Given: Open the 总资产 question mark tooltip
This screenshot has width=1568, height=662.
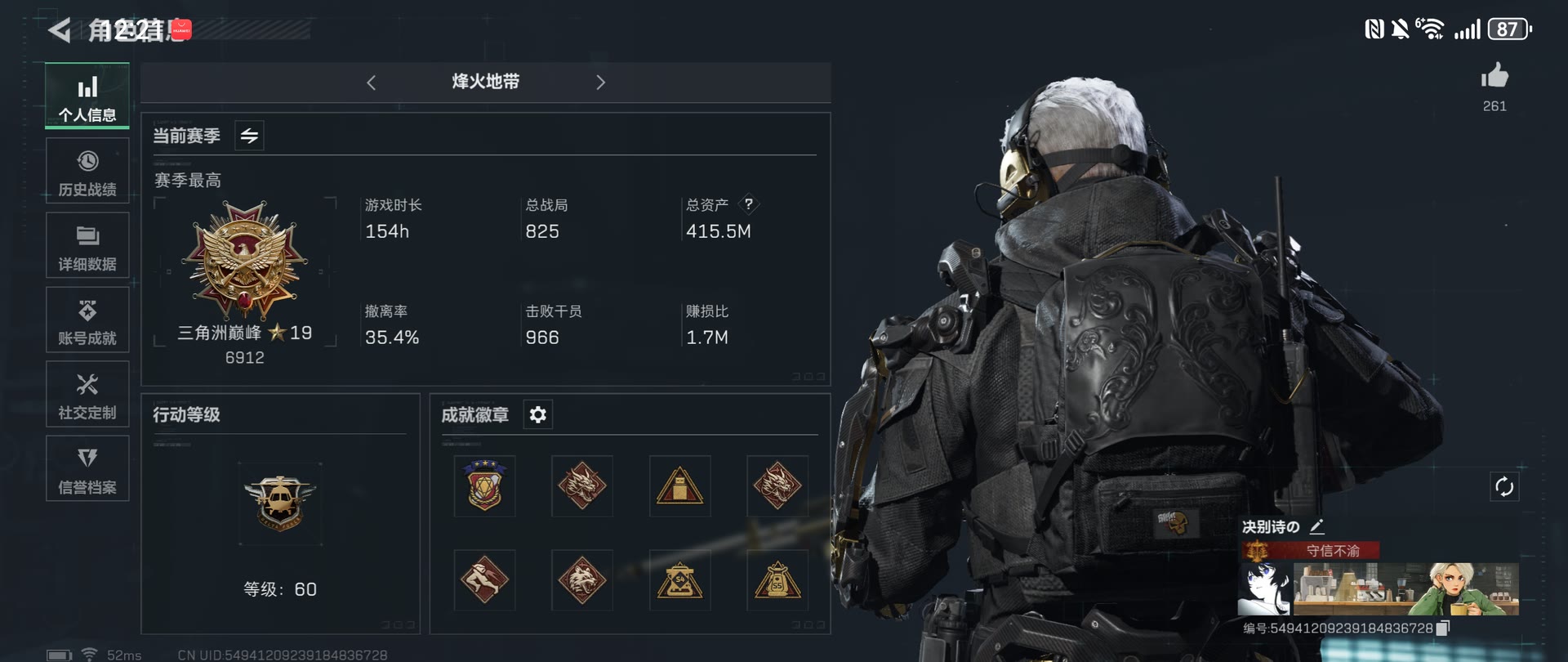Looking at the screenshot, I should point(750,204).
